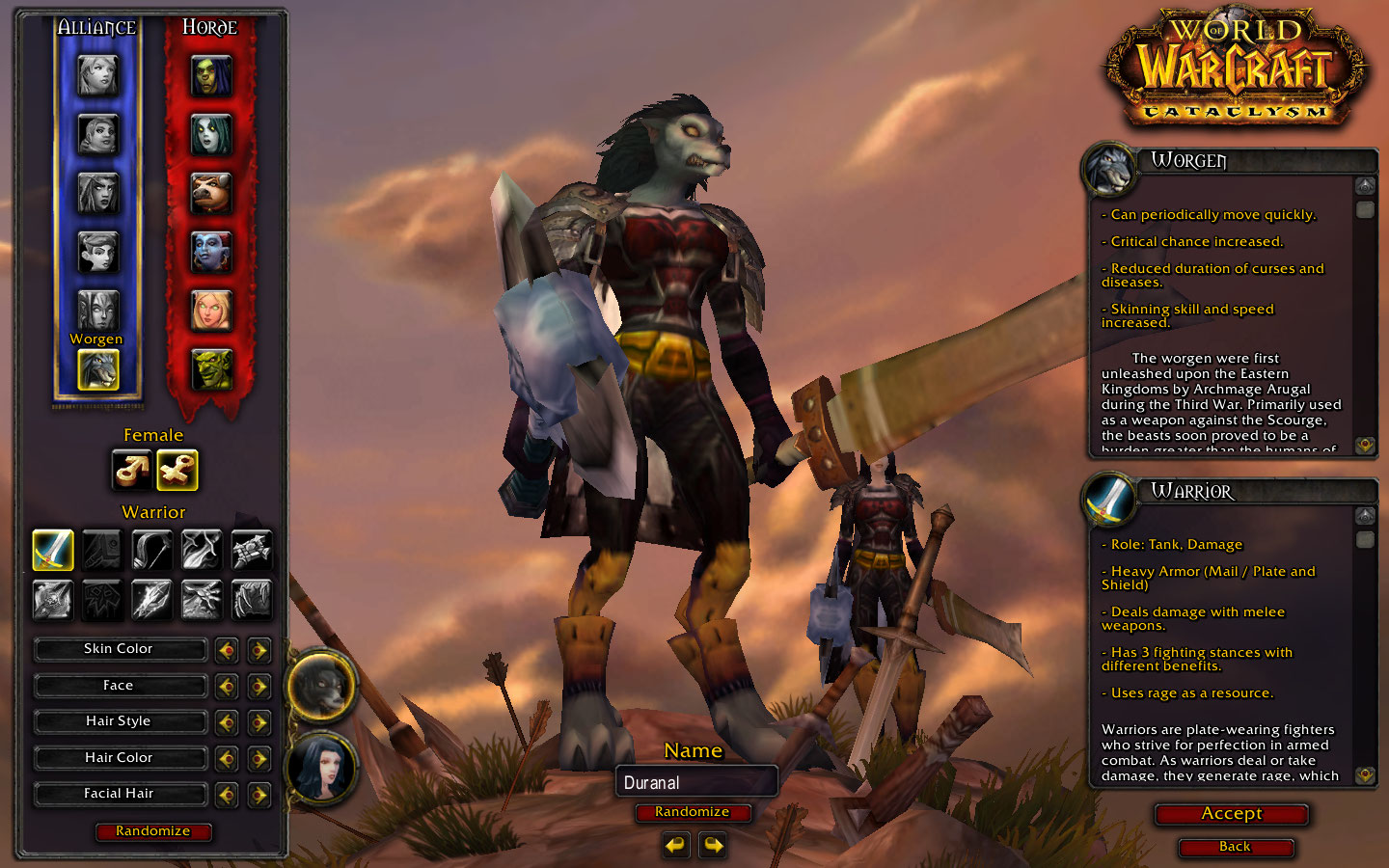Focus the character name input field
Image resolution: width=1389 pixels, height=868 pixels.
tap(695, 782)
